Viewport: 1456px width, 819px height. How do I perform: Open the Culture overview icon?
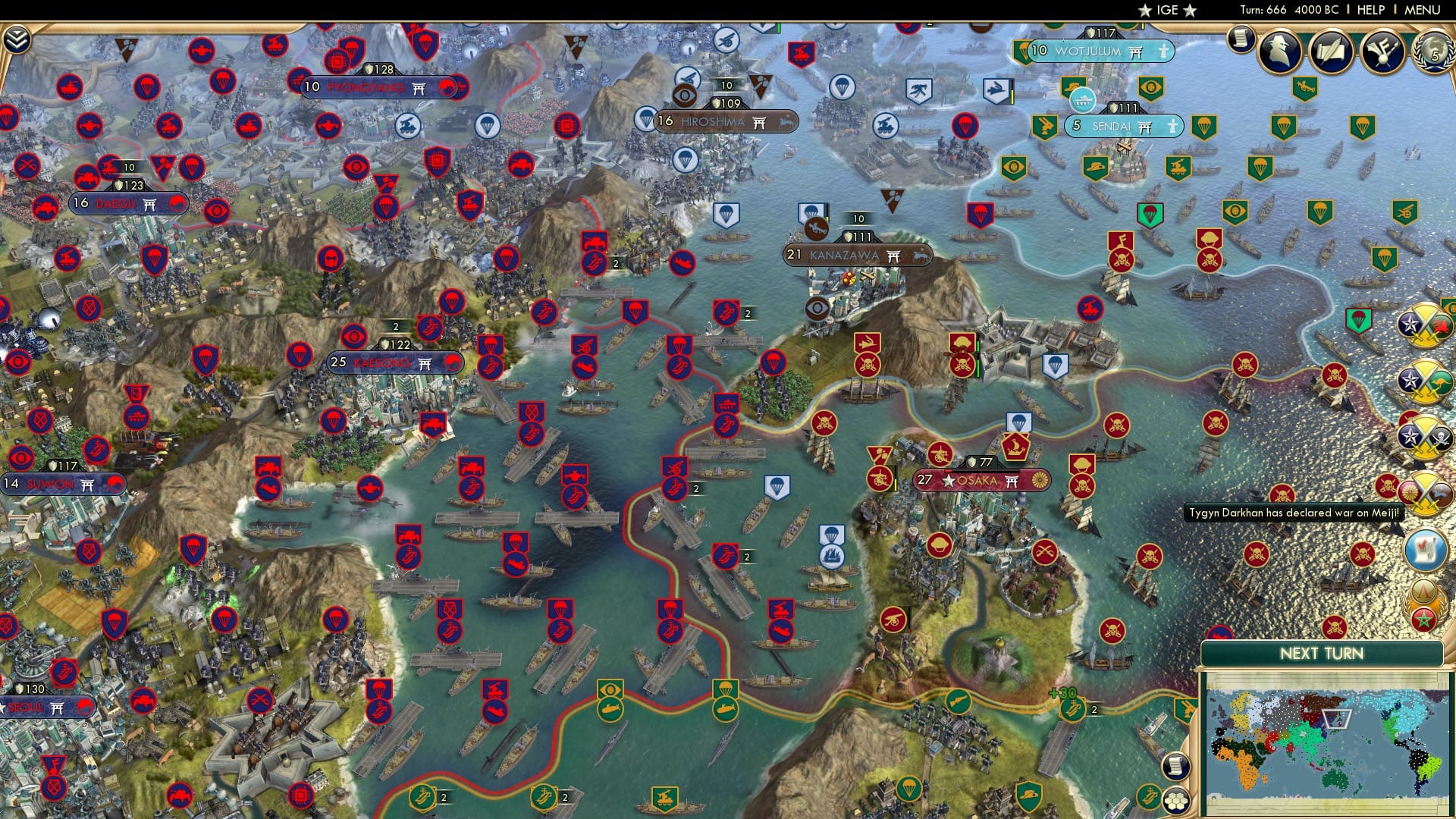1382,52
